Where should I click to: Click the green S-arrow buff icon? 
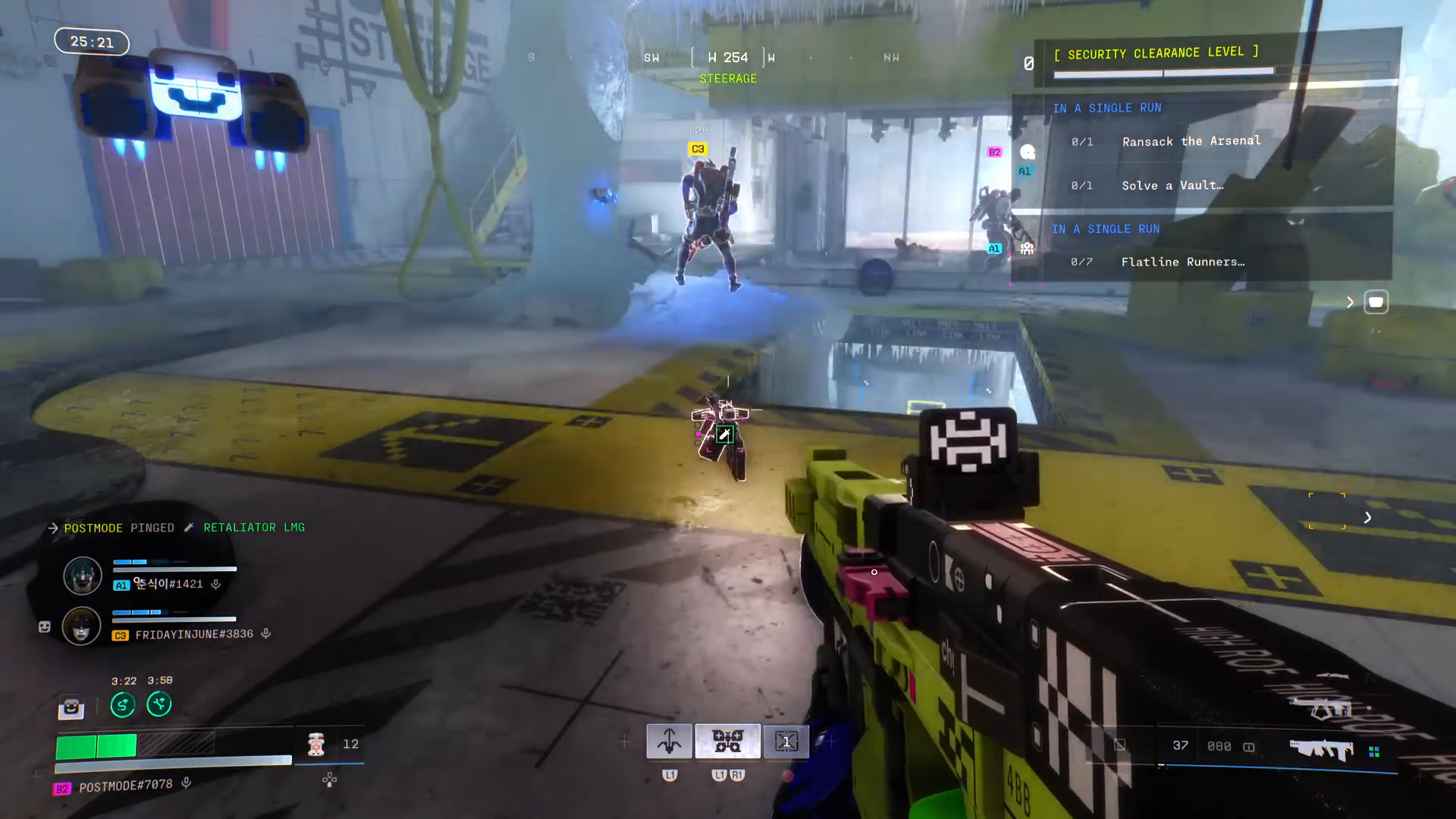(123, 705)
